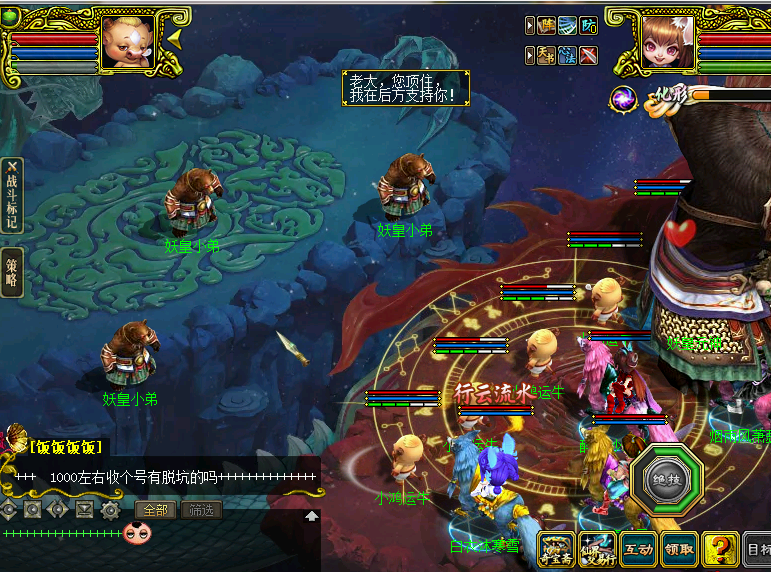This screenshot has width=771, height=572.
Task: Switch chat to the 全部 tab
Action: pos(155,510)
